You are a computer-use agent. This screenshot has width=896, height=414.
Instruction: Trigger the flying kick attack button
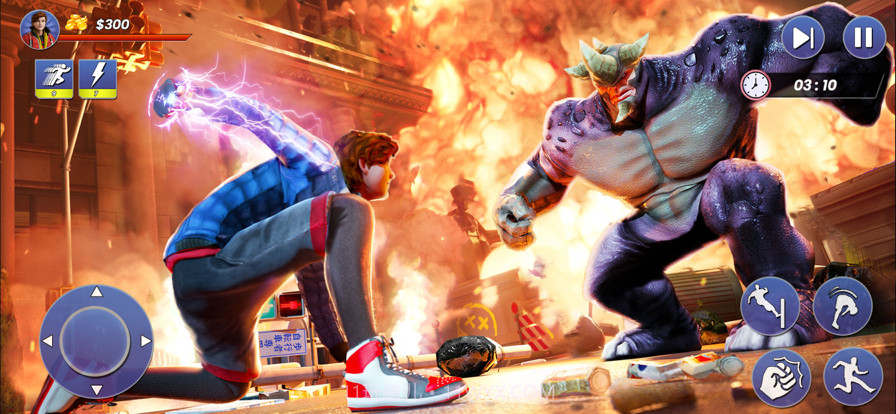(x=770, y=306)
